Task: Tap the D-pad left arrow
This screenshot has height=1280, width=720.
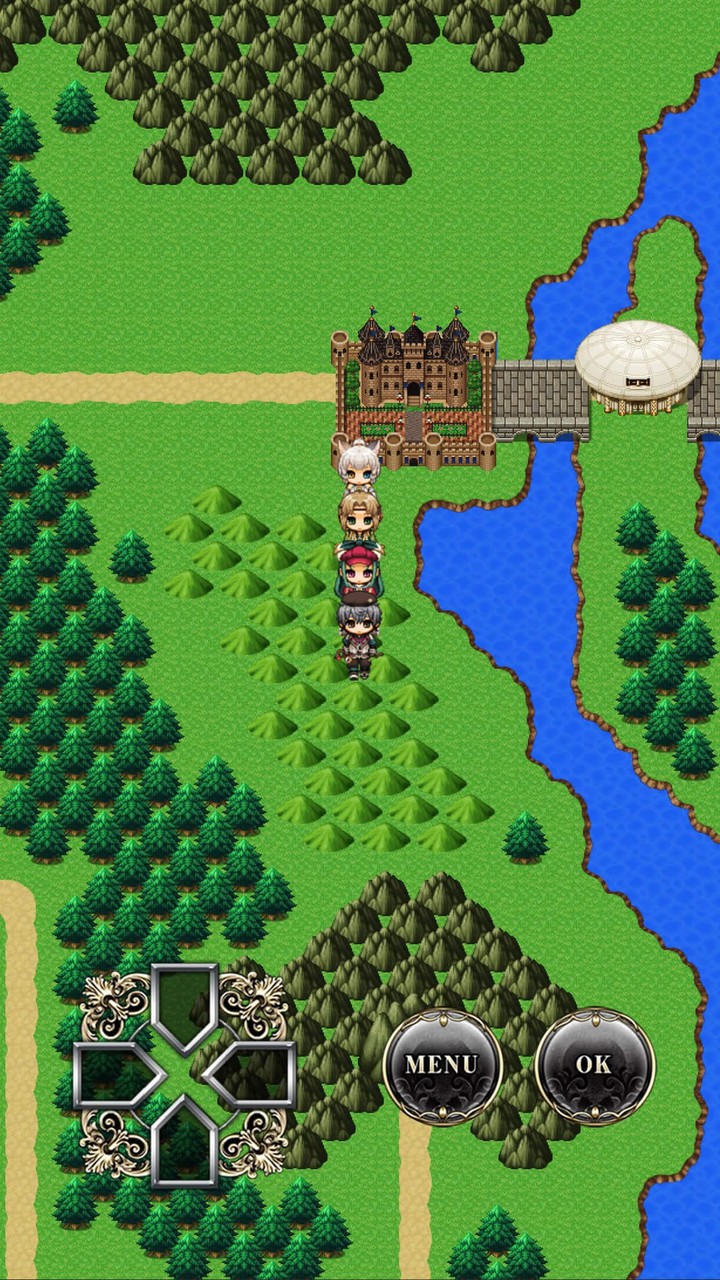Action: pos(117,1075)
